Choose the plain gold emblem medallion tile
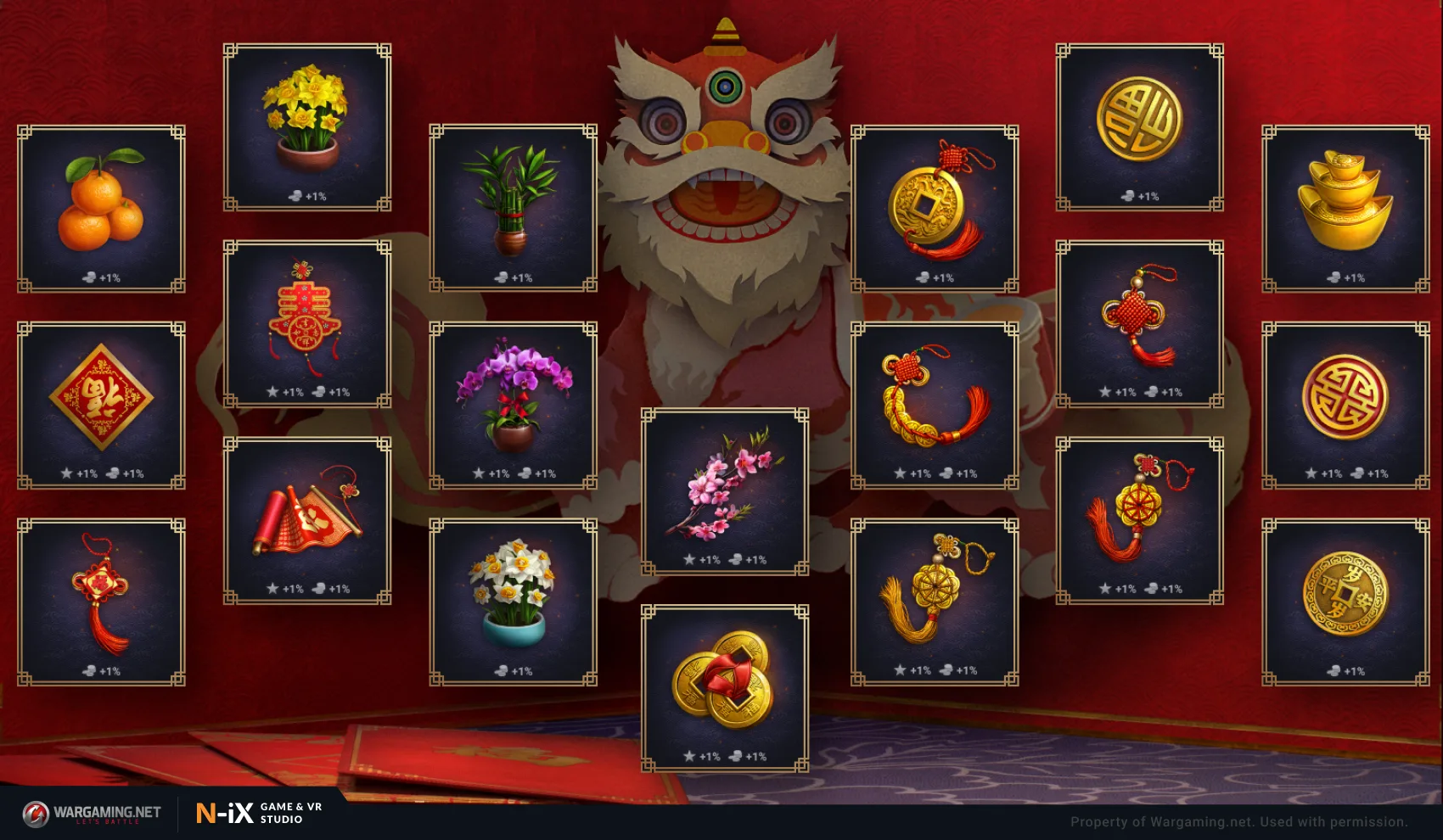This screenshot has width=1443, height=840. click(1139, 127)
